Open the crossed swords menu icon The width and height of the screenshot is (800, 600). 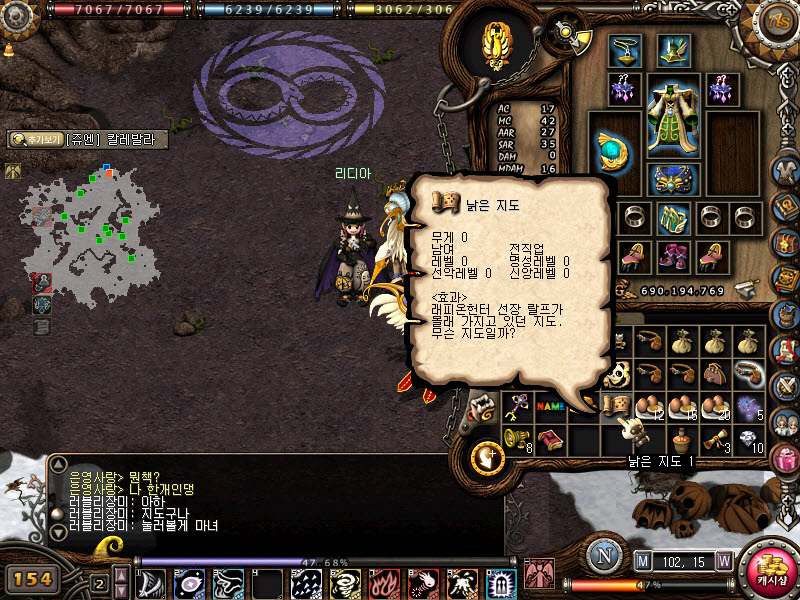785,384
